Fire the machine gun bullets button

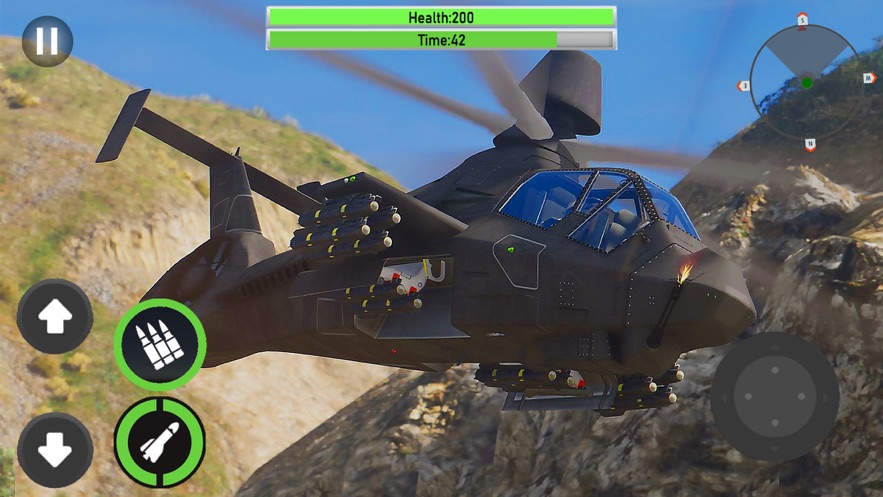pos(160,345)
